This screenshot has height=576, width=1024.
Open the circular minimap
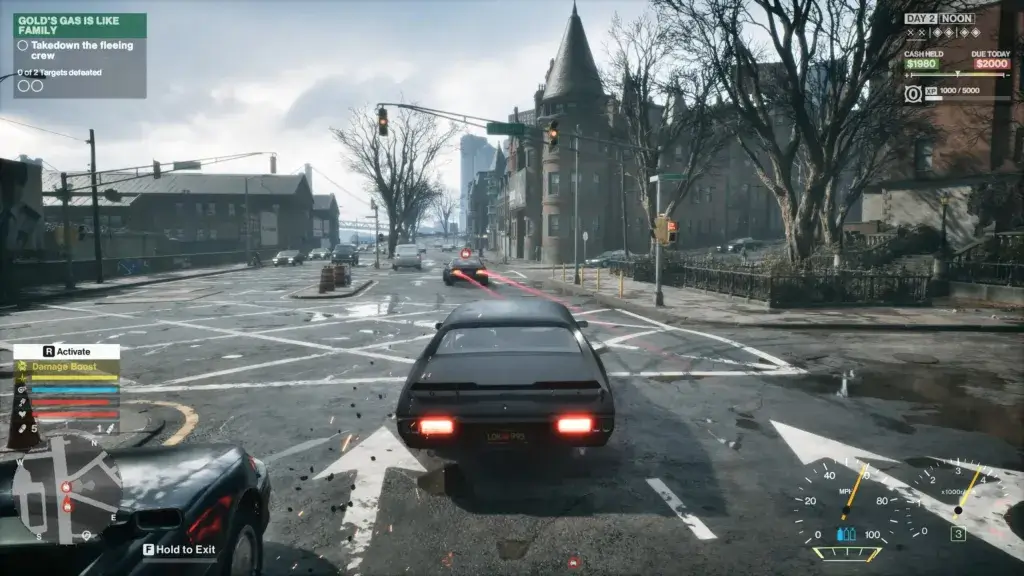(x=69, y=495)
